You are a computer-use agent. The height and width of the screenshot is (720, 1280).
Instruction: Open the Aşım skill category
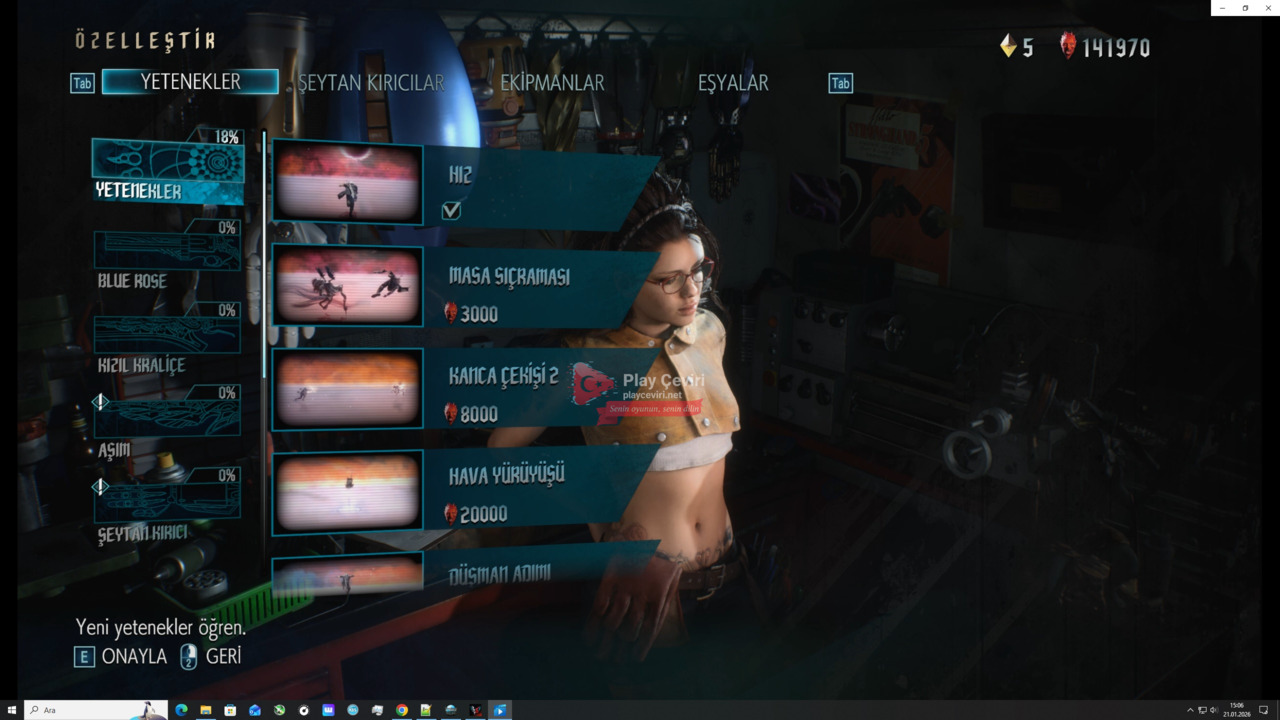pyautogui.click(x=167, y=425)
